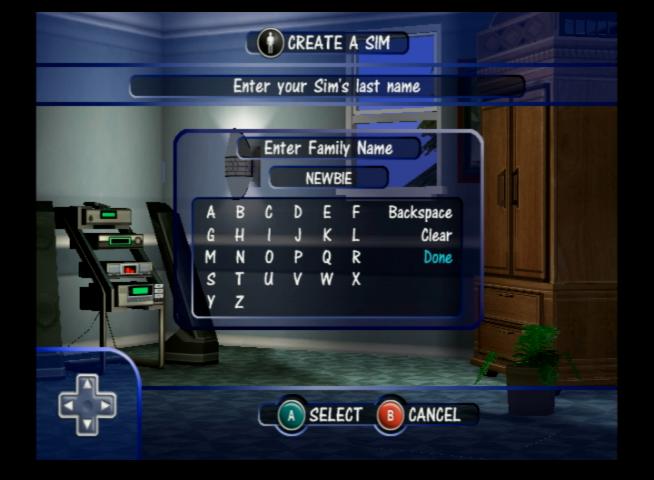The height and width of the screenshot is (480, 654).
Task: Choose the letter F key
Action: point(356,213)
